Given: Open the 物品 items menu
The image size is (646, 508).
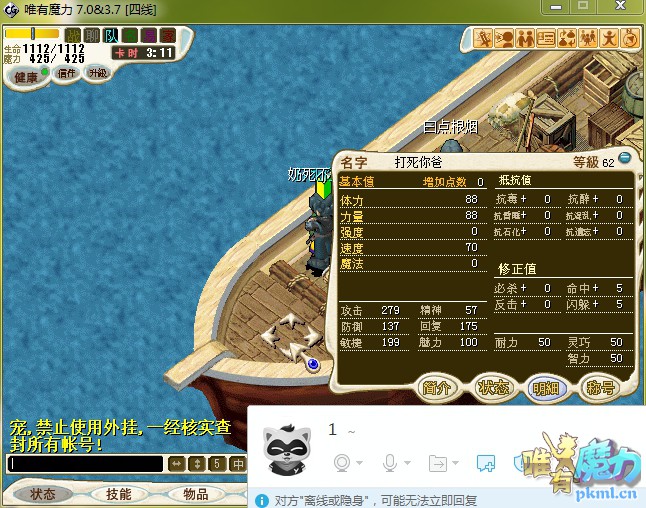Looking at the screenshot, I should (195, 494).
